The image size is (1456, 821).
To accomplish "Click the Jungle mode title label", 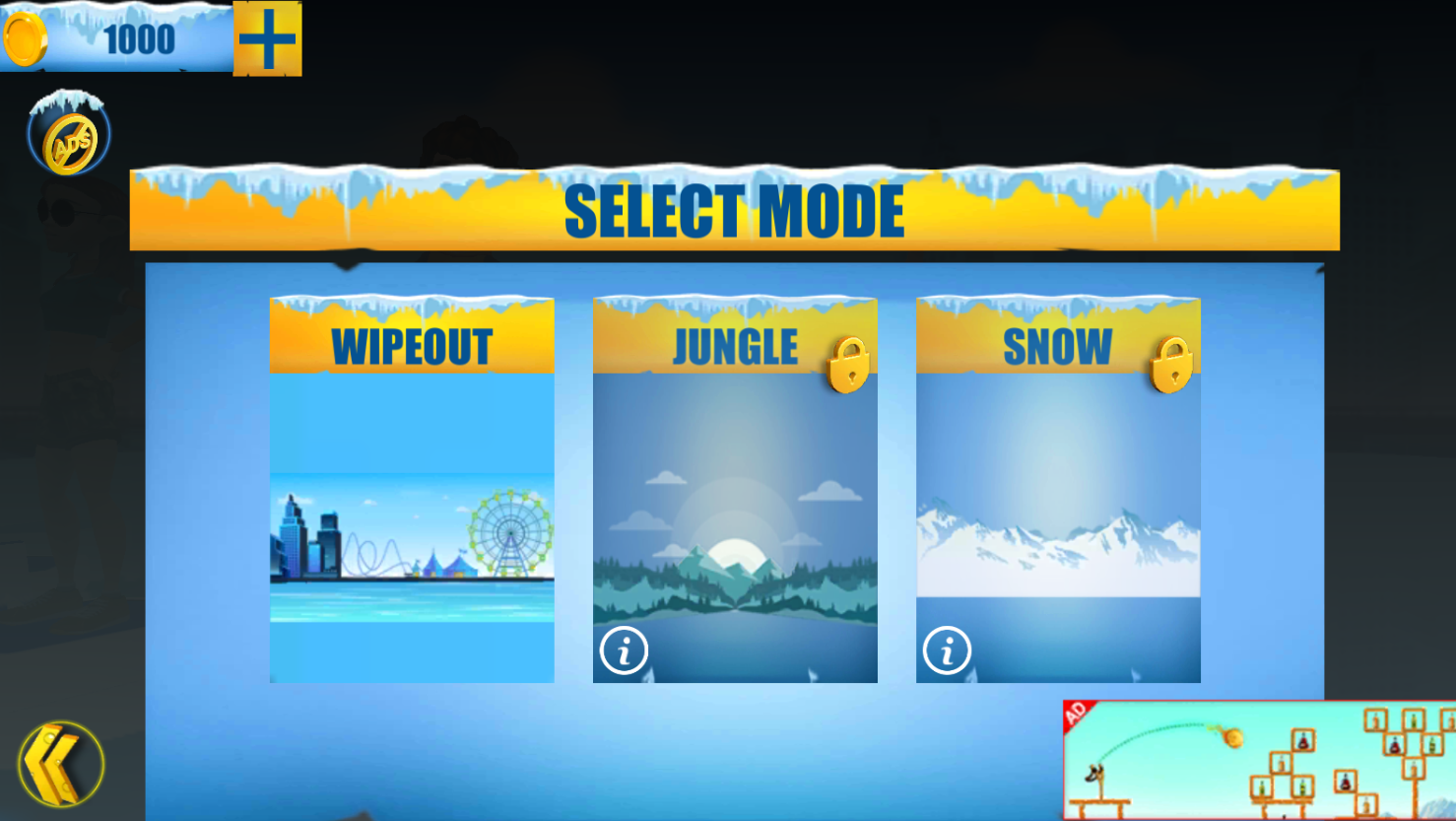I will [x=734, y=346].
